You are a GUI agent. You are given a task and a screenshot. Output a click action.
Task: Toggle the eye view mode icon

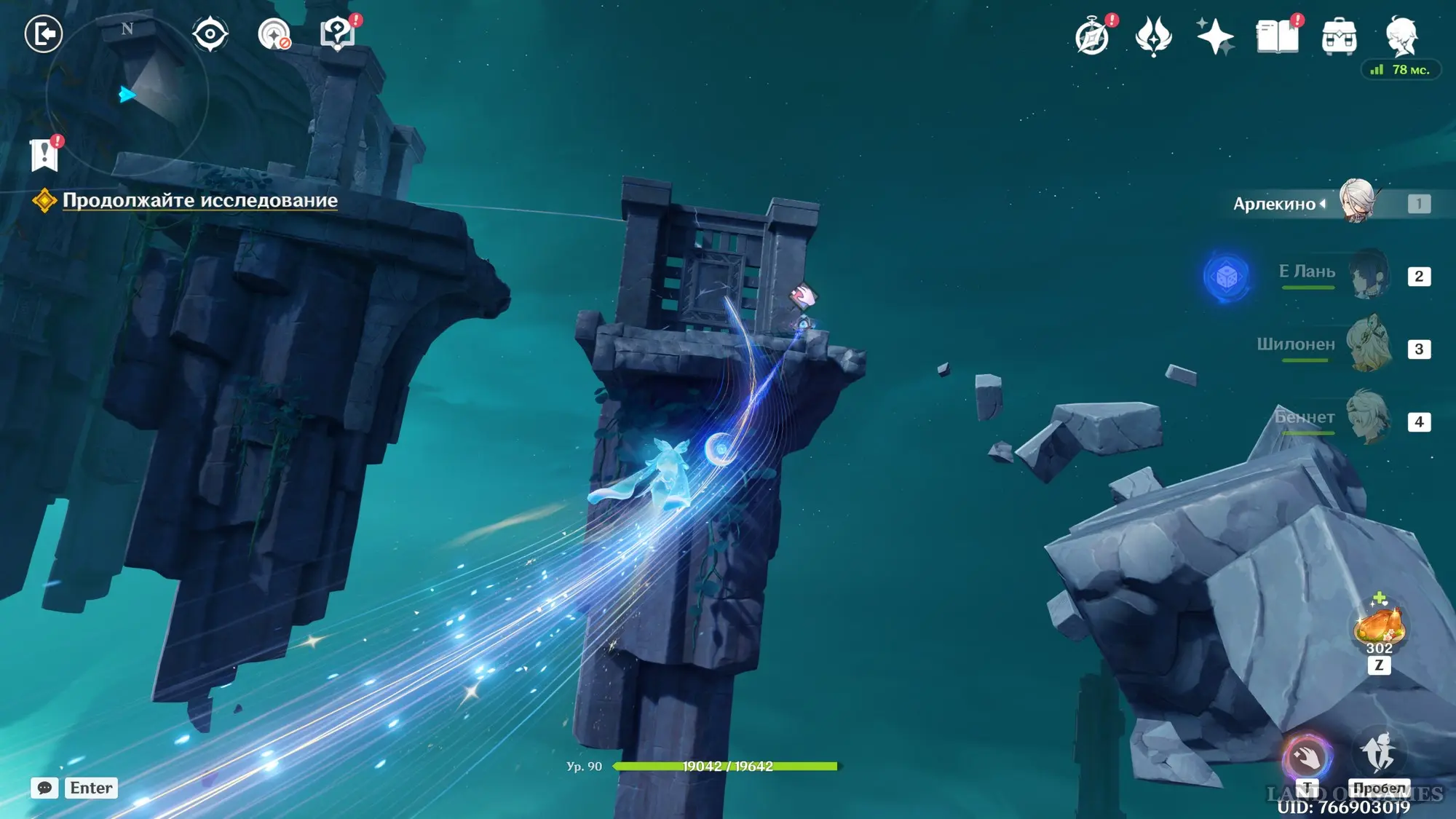click(210, 34)
